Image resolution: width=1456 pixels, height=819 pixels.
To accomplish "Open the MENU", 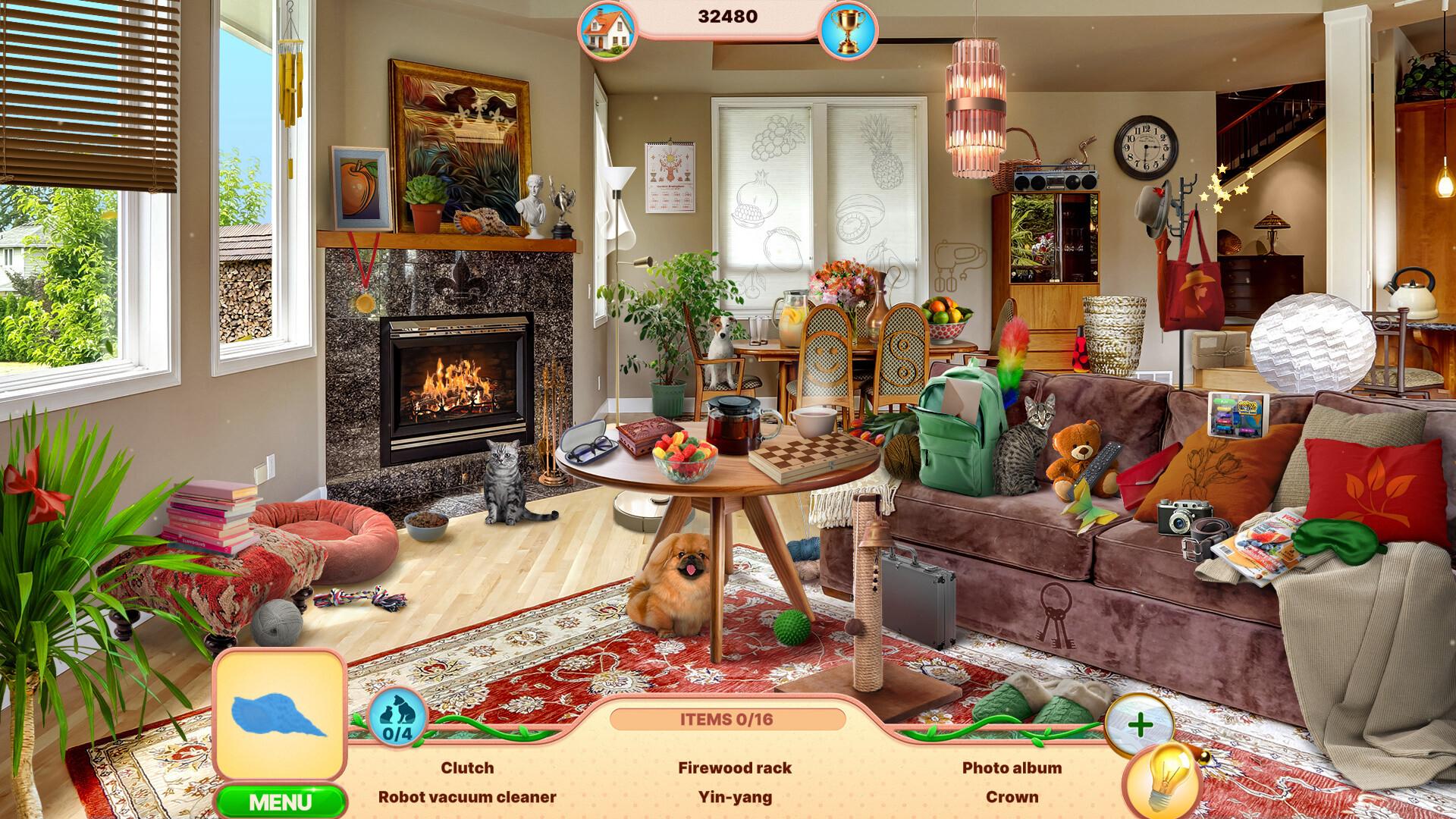I will click(279, 797).
